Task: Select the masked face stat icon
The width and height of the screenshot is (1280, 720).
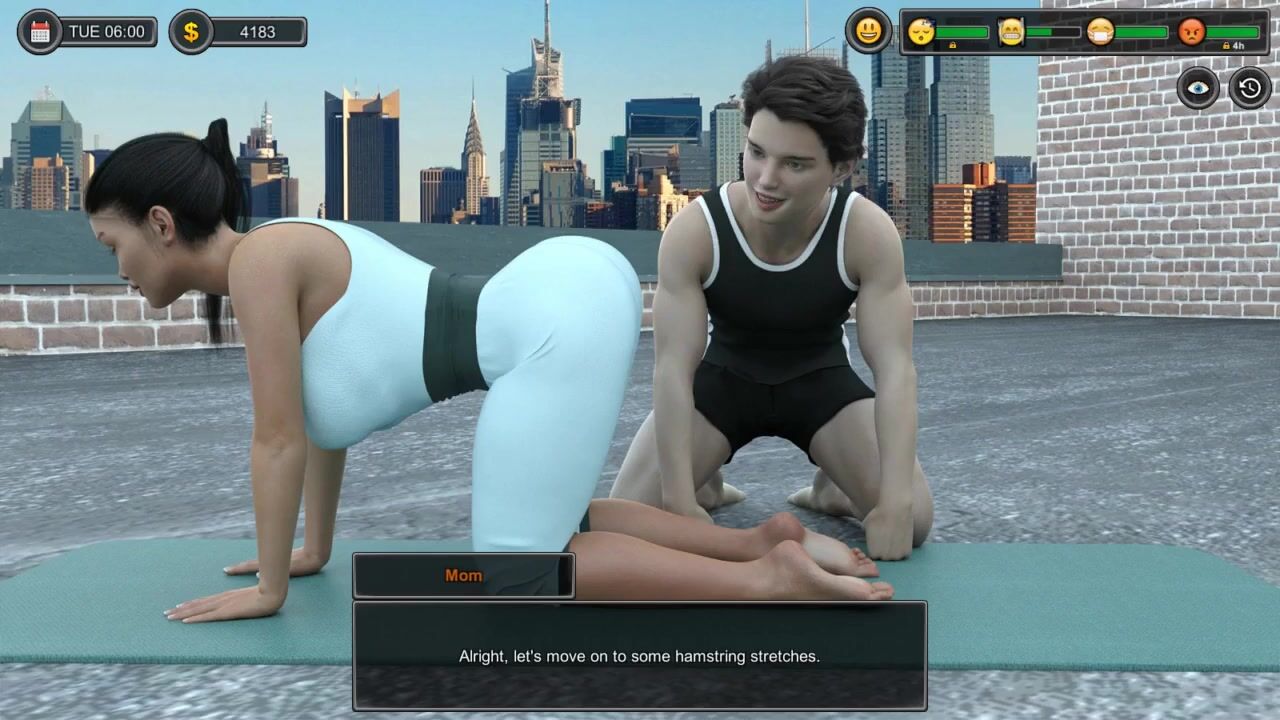Action: click(x=1100, y=32)
